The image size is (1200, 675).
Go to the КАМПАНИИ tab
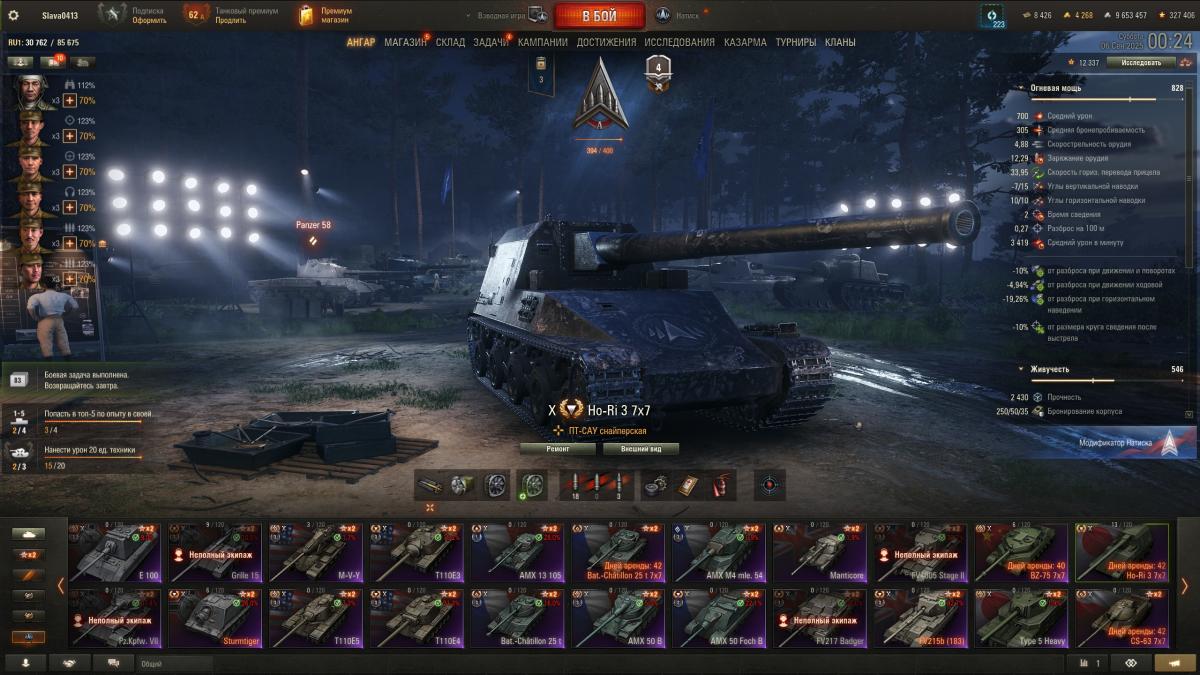click(x=543, y=43)
